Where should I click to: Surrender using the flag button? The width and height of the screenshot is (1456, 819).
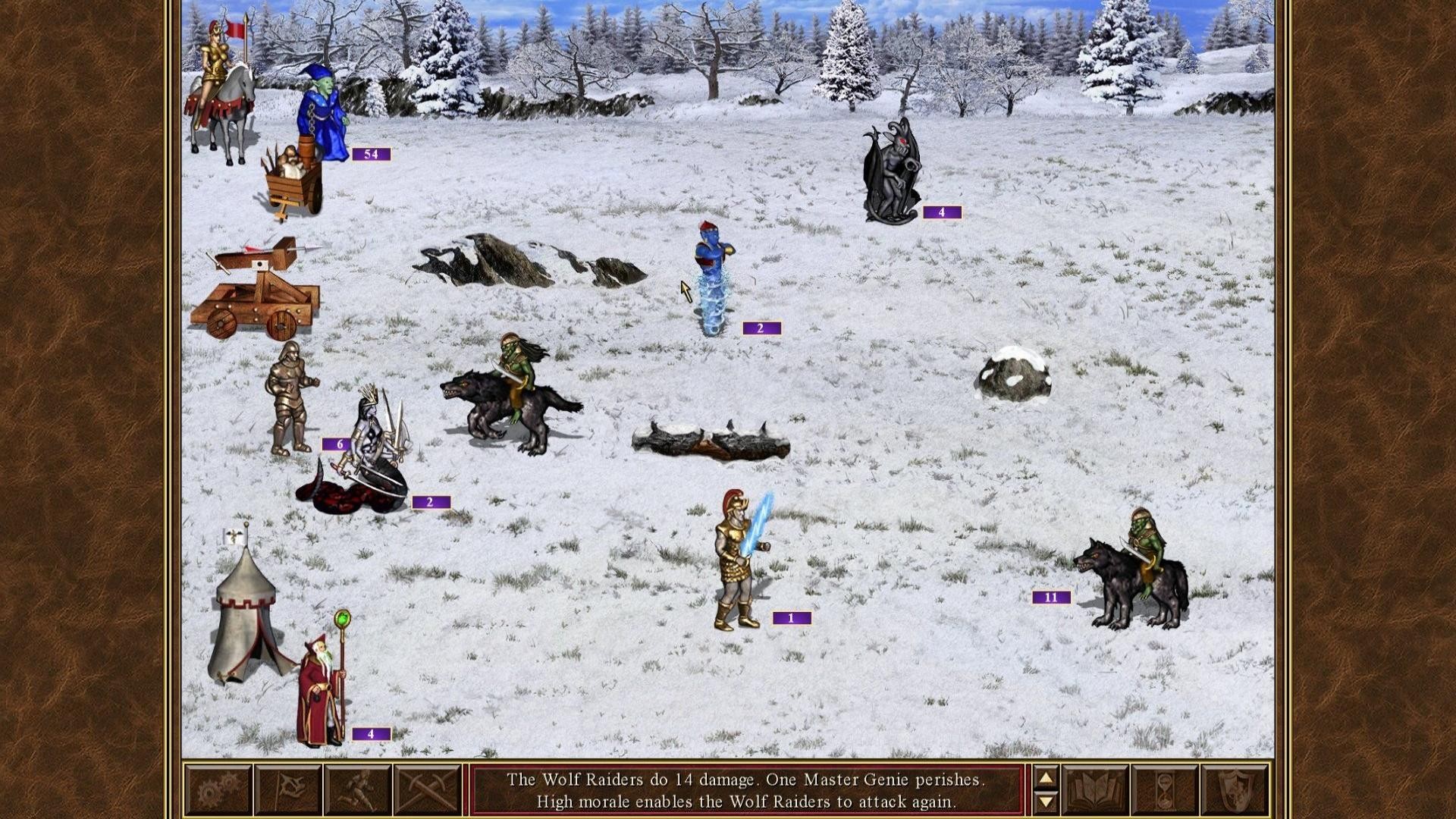(287, 791)
